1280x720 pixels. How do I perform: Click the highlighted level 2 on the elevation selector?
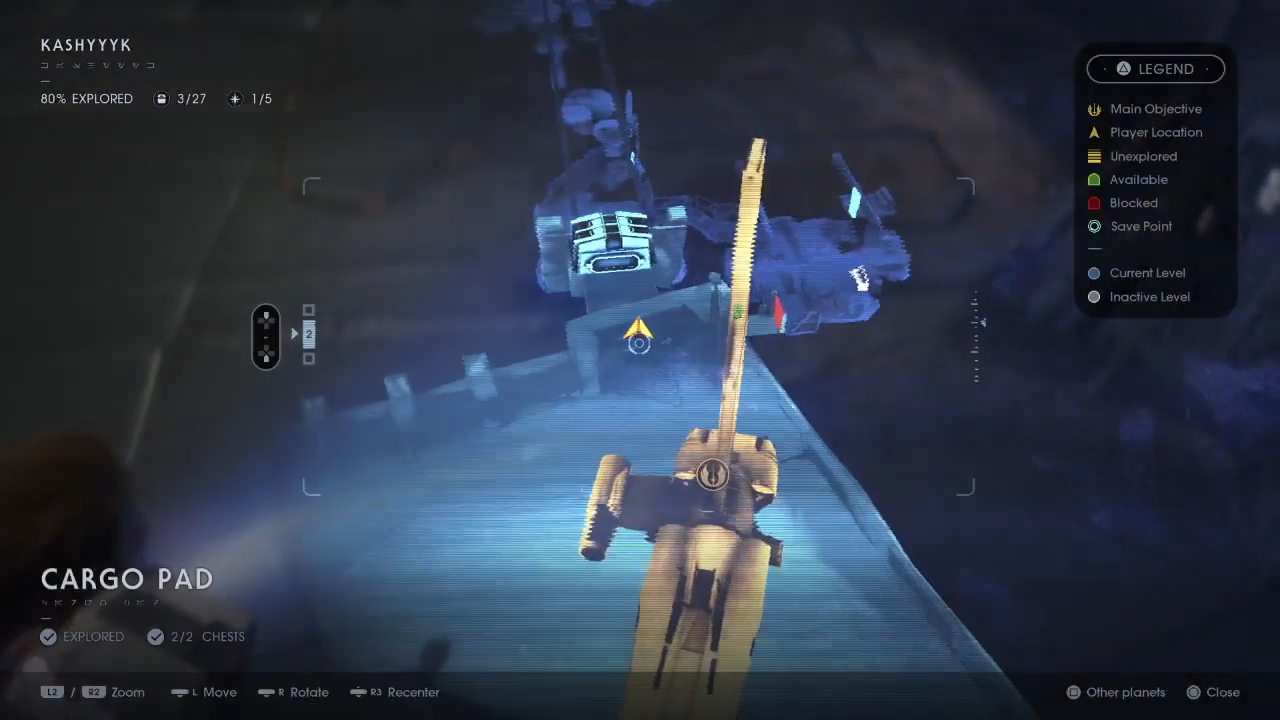pos(308,334)
